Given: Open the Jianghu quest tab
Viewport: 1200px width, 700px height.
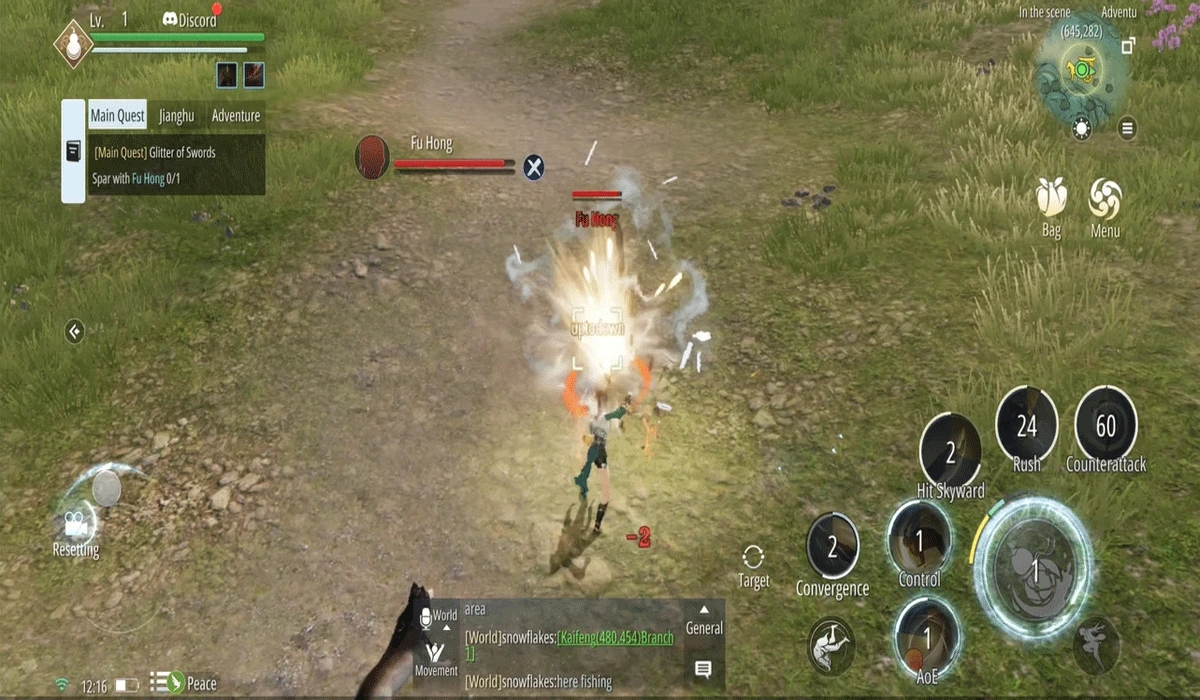Looking at the screenshot, I should click(x=177, y=115).
